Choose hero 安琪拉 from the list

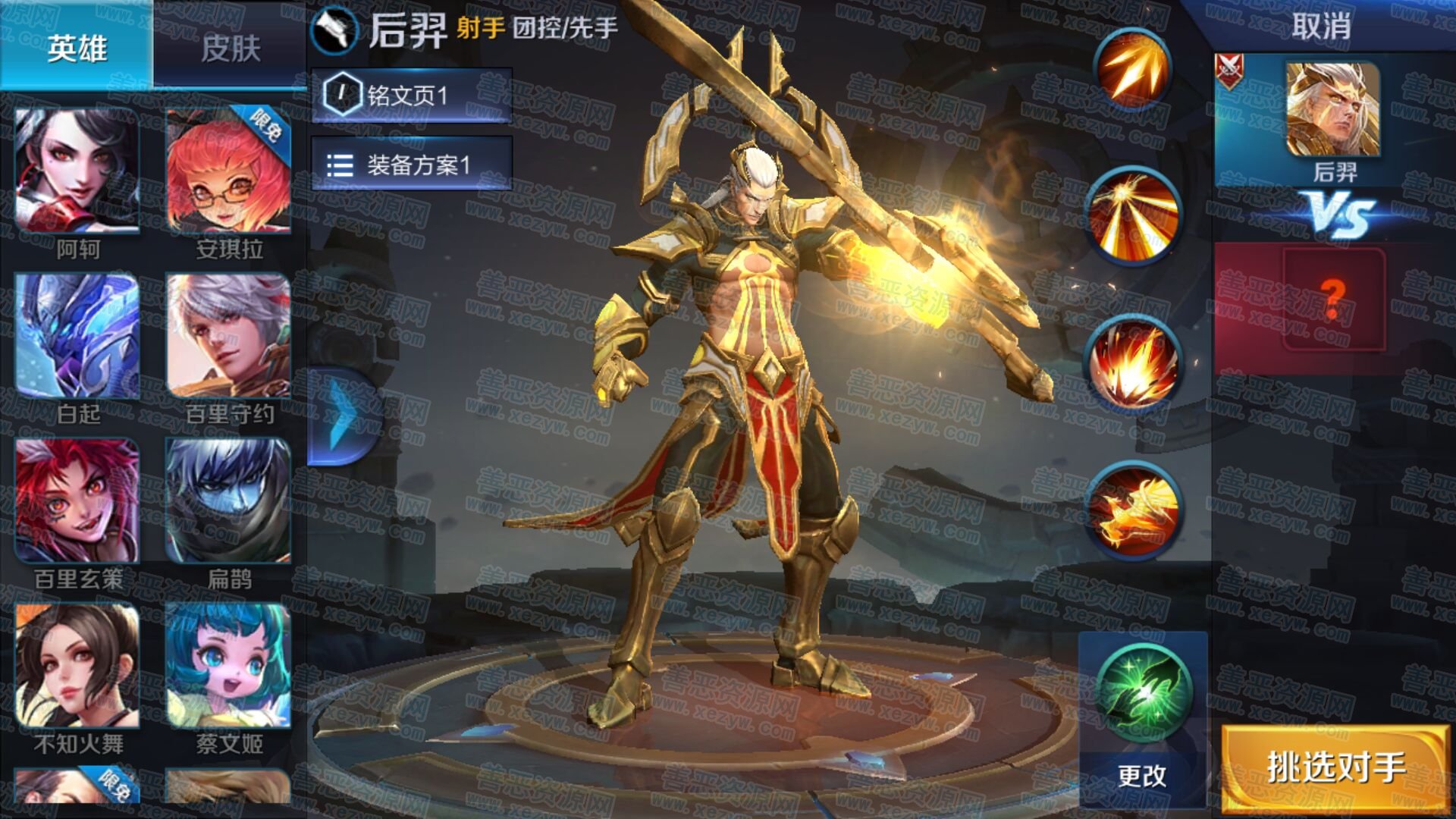228,171
